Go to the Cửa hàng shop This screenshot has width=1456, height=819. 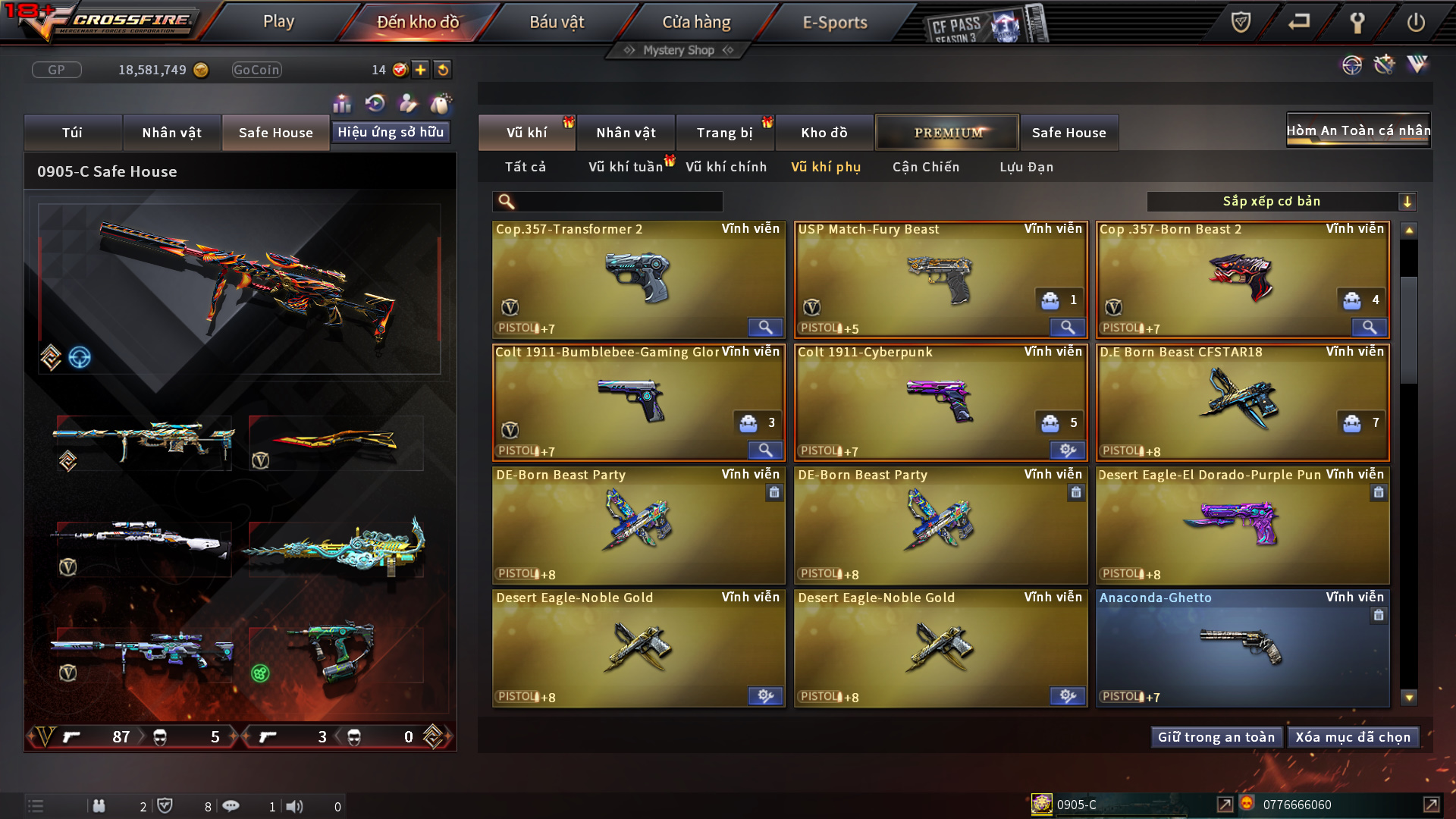[x=696, y=22]
